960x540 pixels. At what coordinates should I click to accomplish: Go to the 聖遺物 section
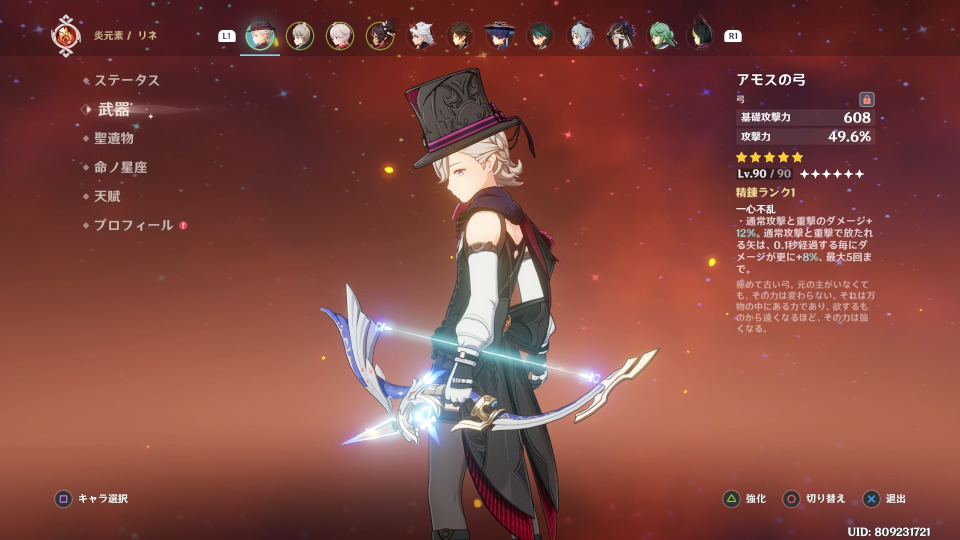point(114,138)
